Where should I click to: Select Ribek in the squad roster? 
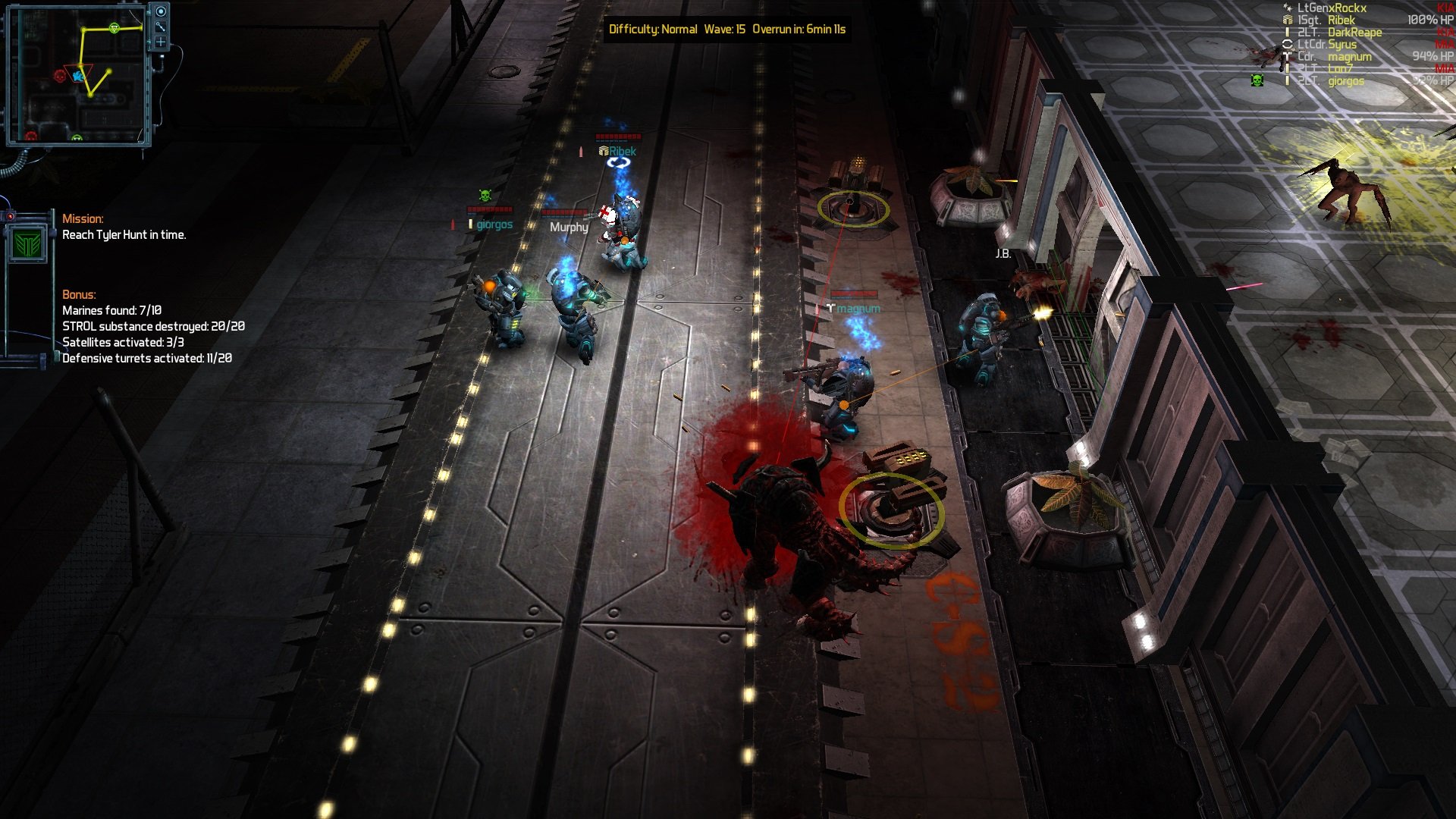click(x=1341, y=20)
